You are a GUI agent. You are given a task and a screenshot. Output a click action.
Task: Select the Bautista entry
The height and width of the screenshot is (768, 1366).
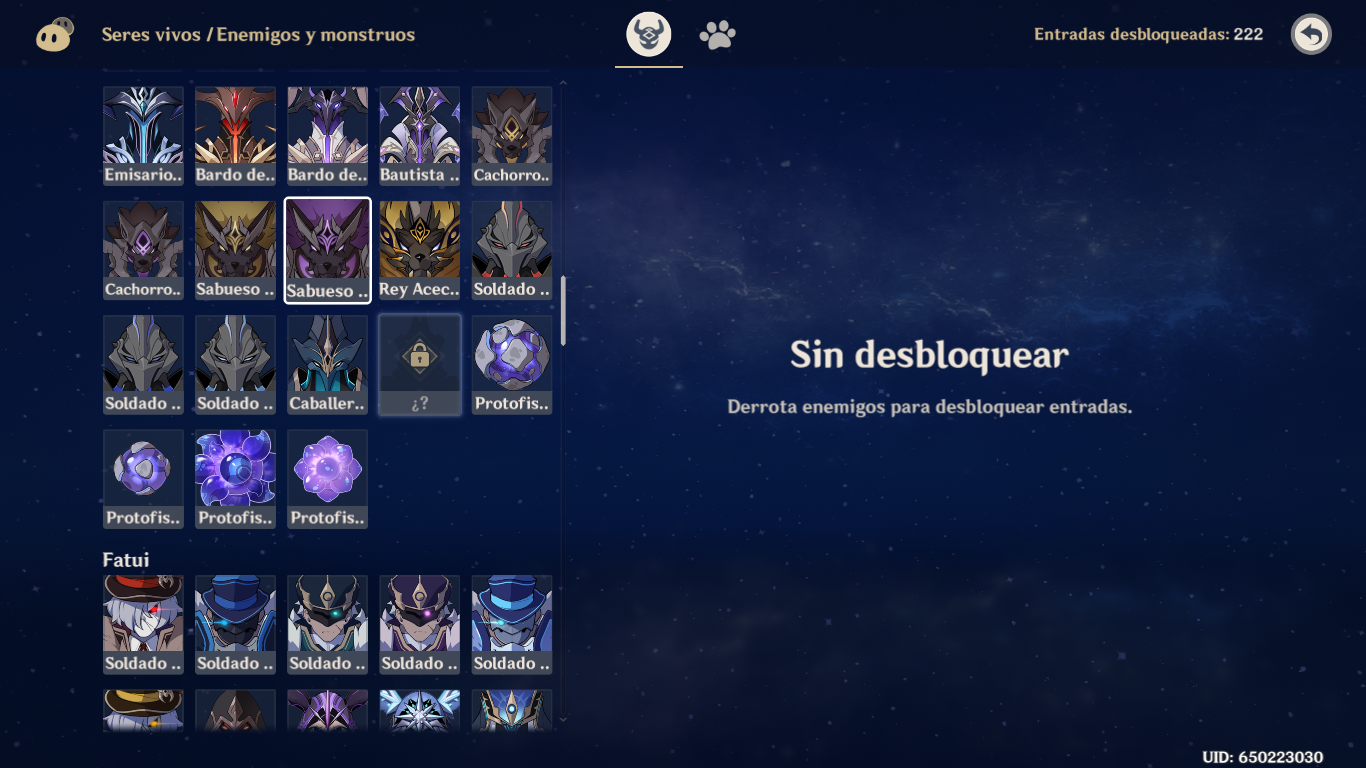pyautogui.click(x=419, y=134)
